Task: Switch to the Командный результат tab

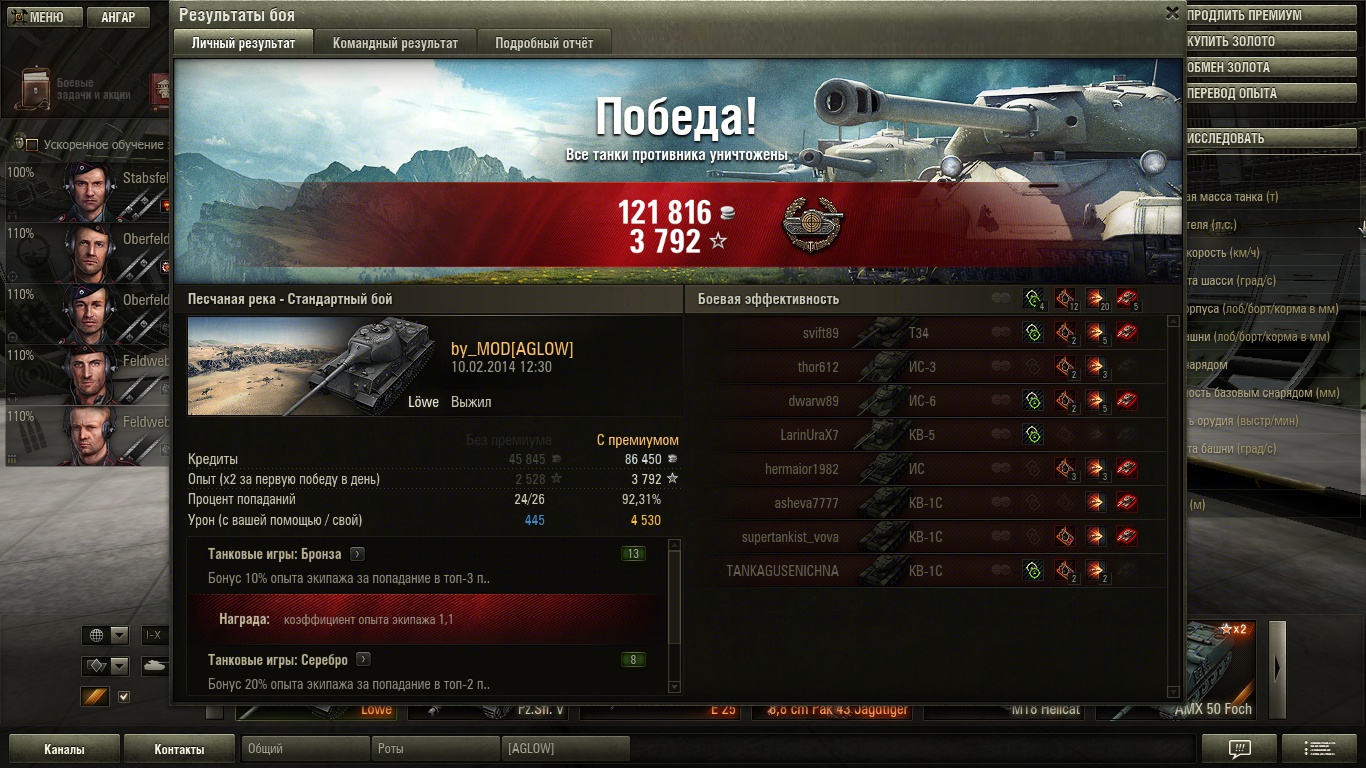Action: [395, 43]
